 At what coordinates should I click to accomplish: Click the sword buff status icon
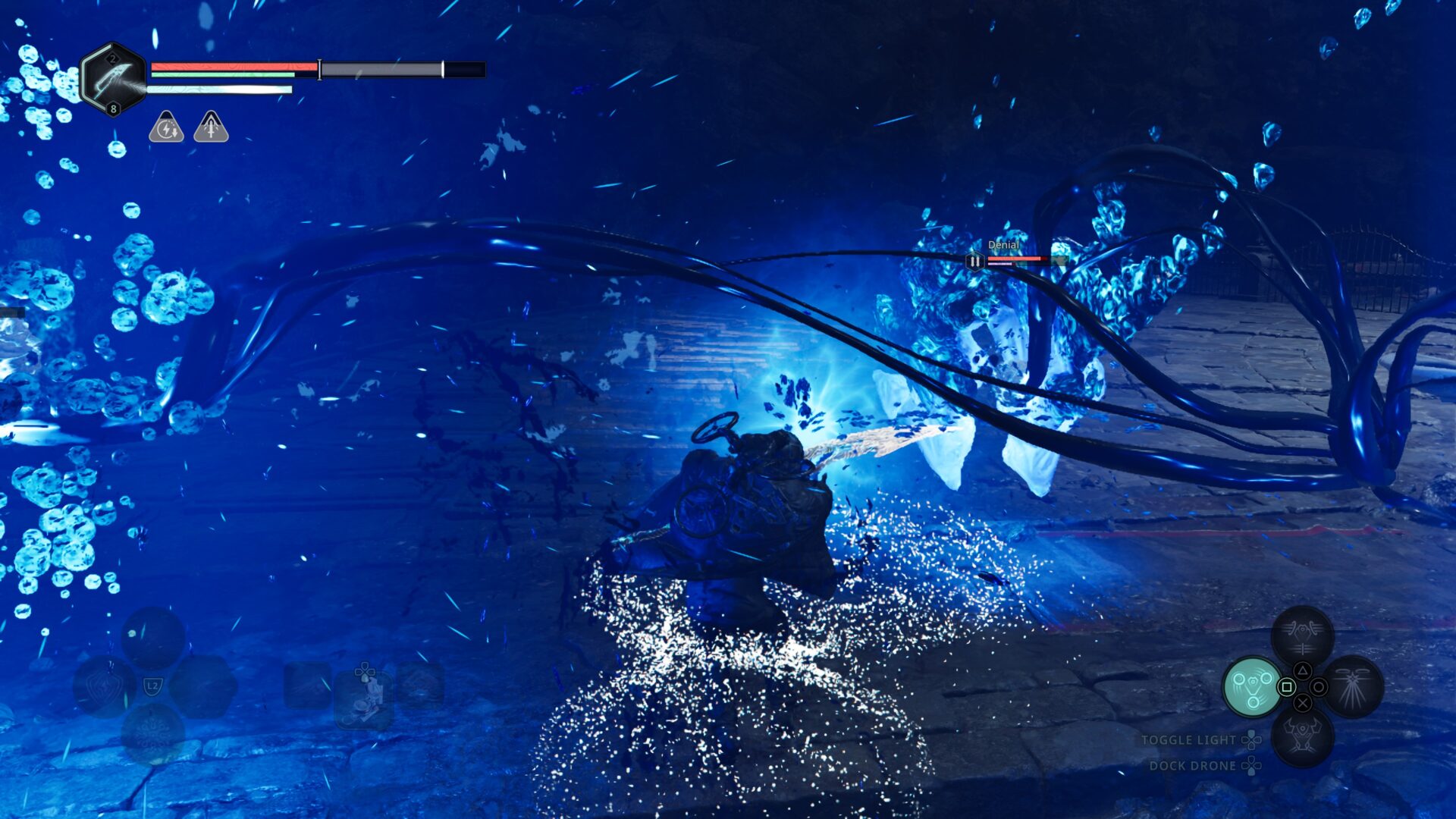pos(211,127)
